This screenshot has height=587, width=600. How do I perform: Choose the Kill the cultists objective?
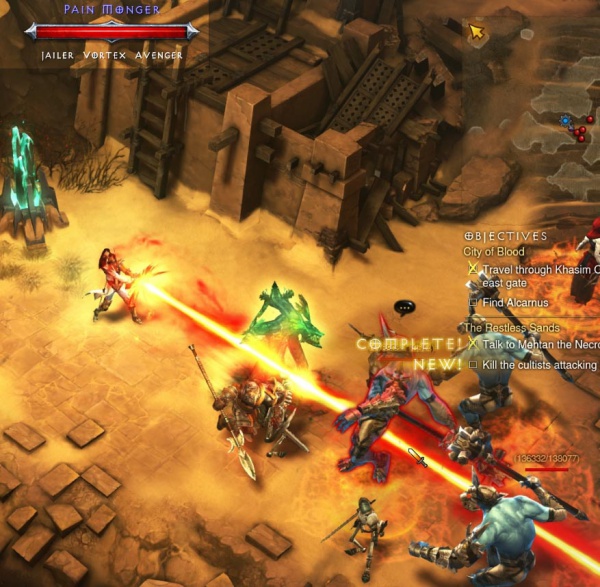538,365
